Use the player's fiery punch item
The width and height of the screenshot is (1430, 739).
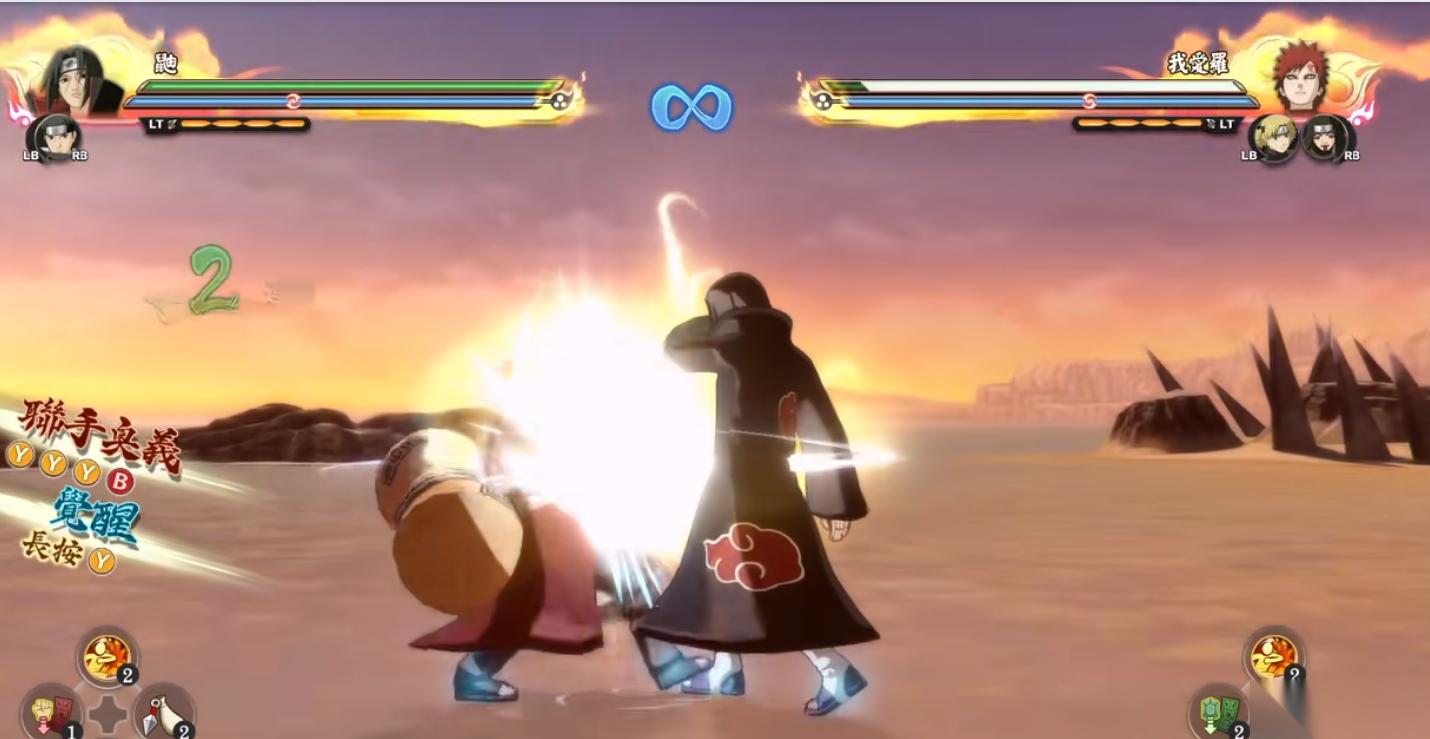point(107,656)
